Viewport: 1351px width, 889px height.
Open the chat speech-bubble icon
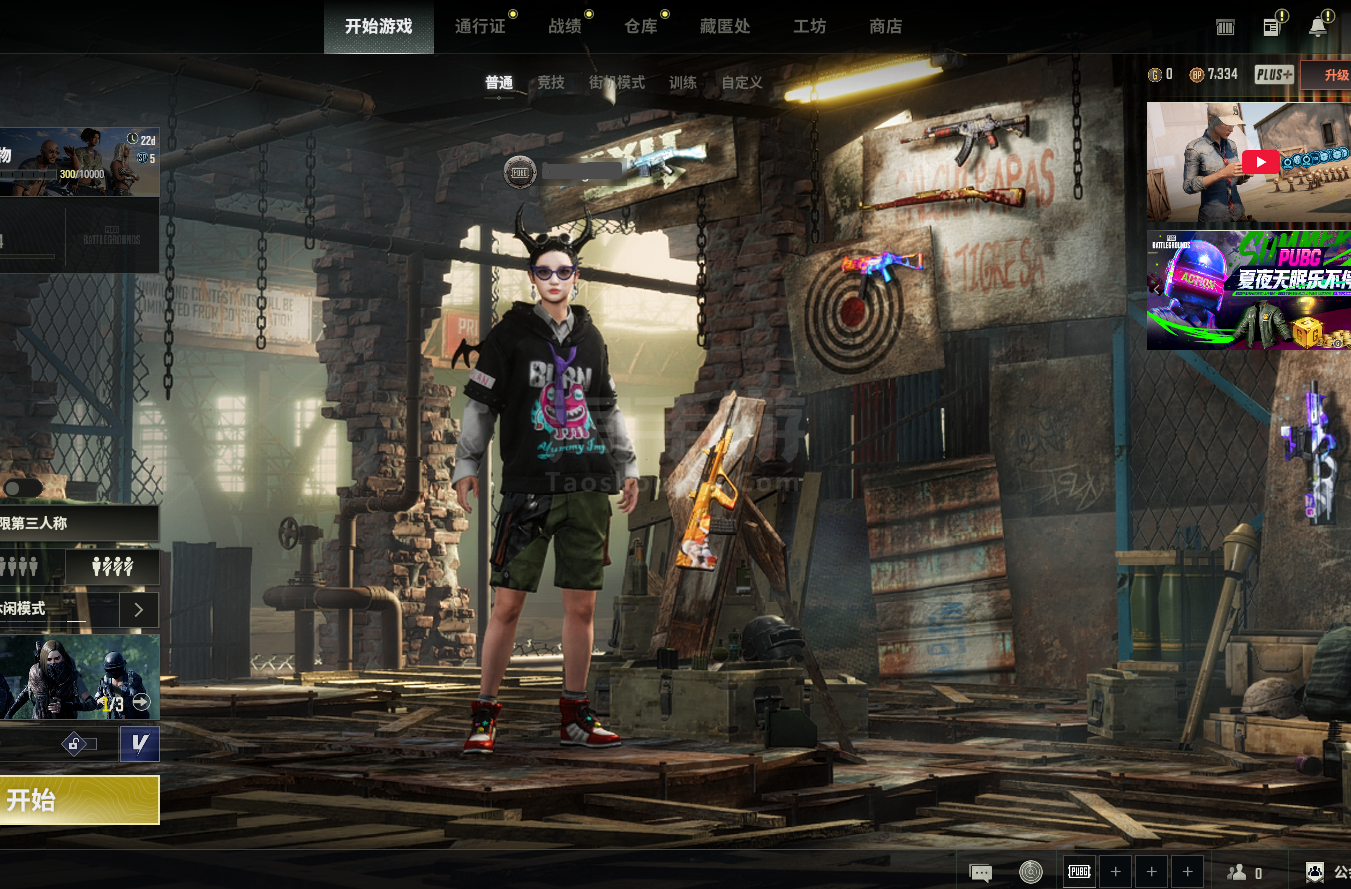click(981, 872)
